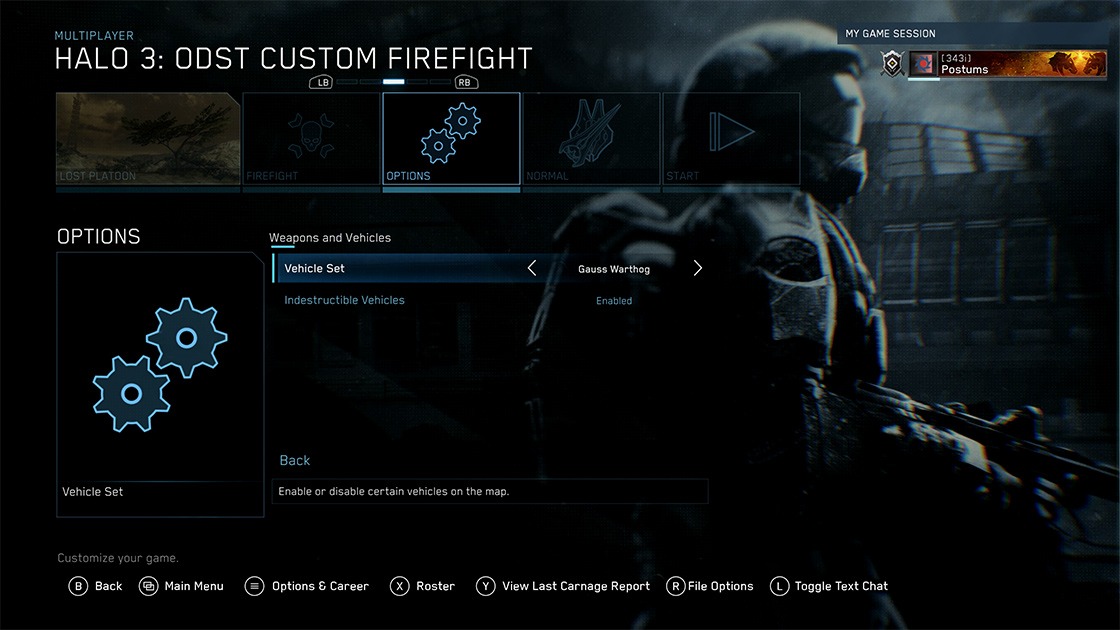Click the Start tile

[731, 138]
